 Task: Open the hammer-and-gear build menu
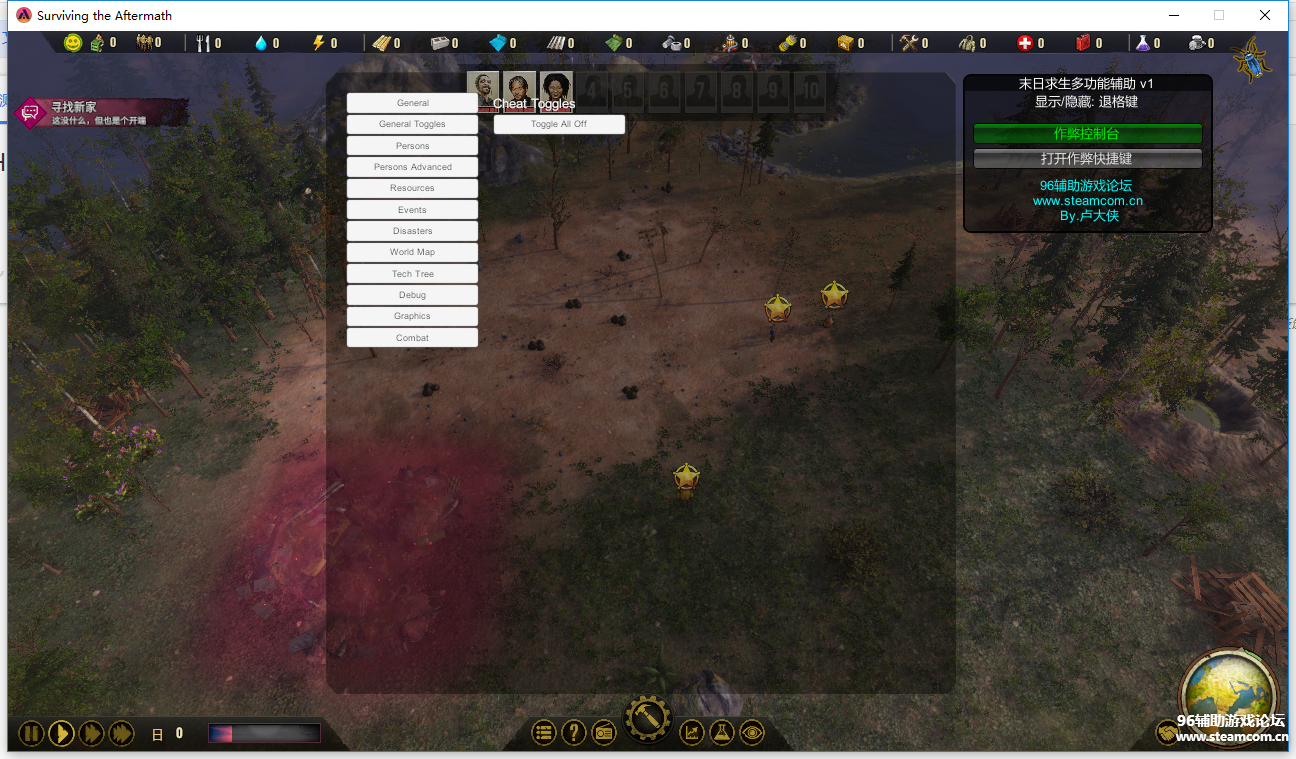pyautogui.click(x=647, y=719)
